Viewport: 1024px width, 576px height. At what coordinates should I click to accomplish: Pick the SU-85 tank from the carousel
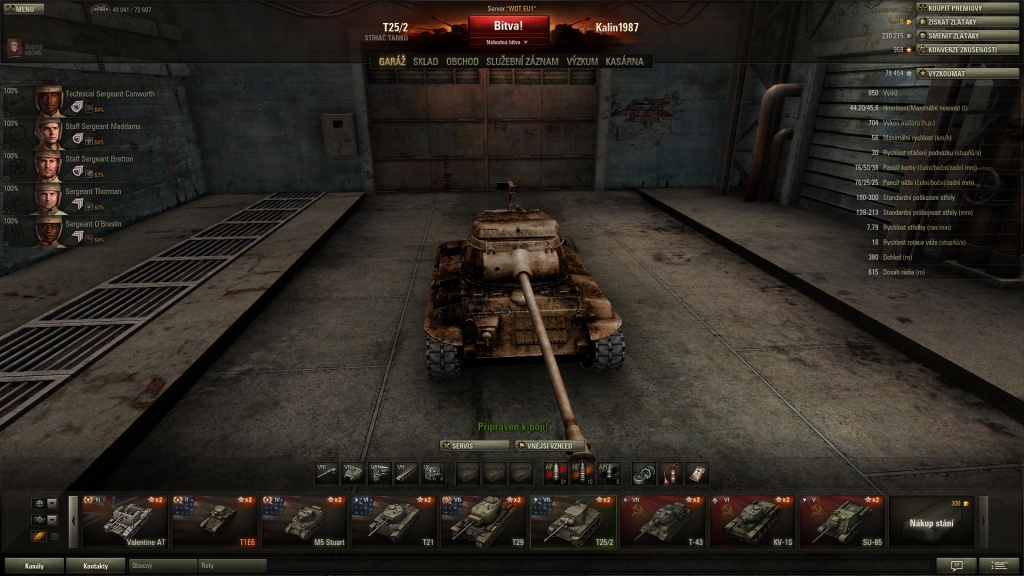[x=841, y=521]
